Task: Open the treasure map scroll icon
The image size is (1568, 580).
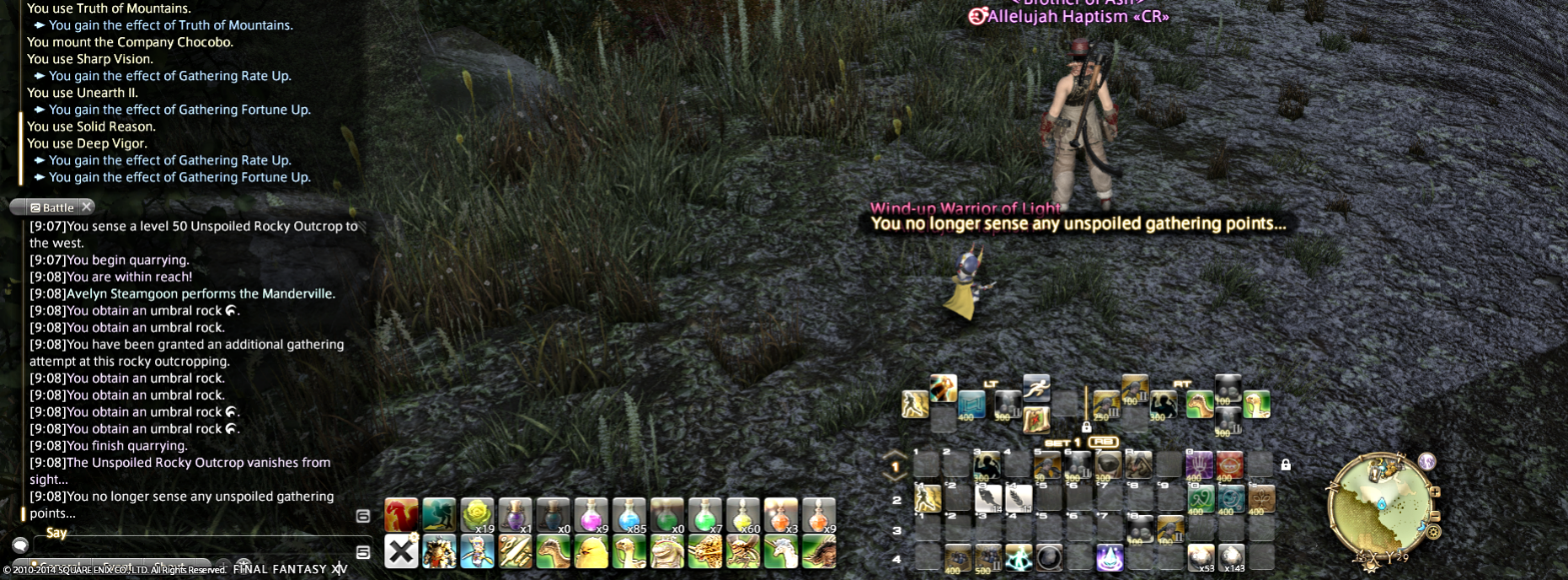Action: [x=1036, y=419]
